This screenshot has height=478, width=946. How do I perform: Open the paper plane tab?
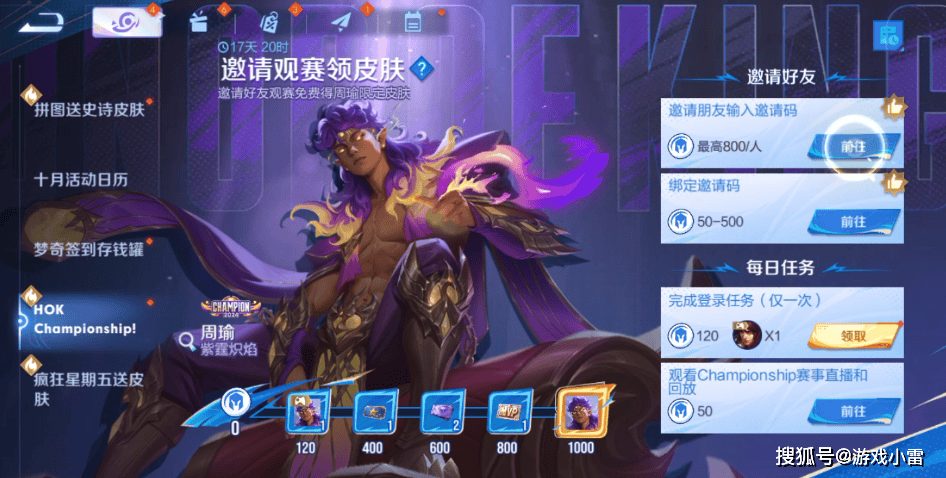(x=342, y=21)
